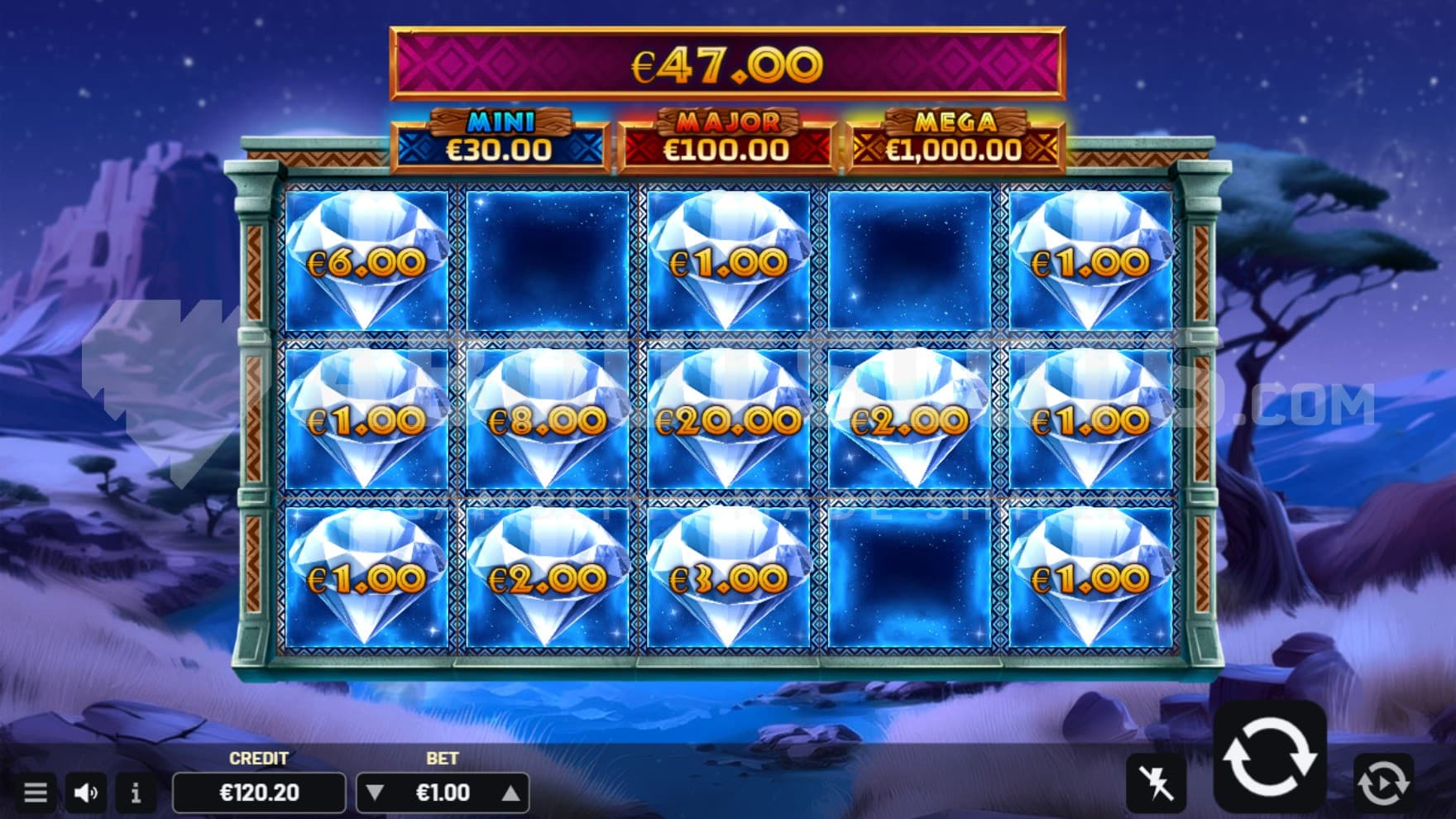Increase bet with the up arrow
This screenshot has height=819, width=1456.
pyautogui.click(x=510, y=793)
